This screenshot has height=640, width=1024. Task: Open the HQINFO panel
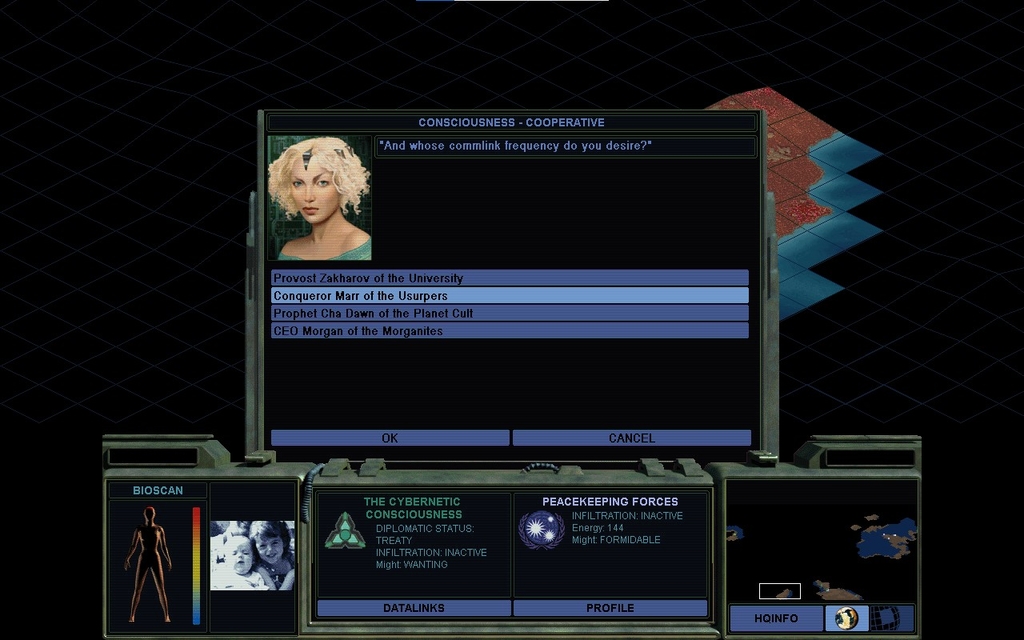776,619
